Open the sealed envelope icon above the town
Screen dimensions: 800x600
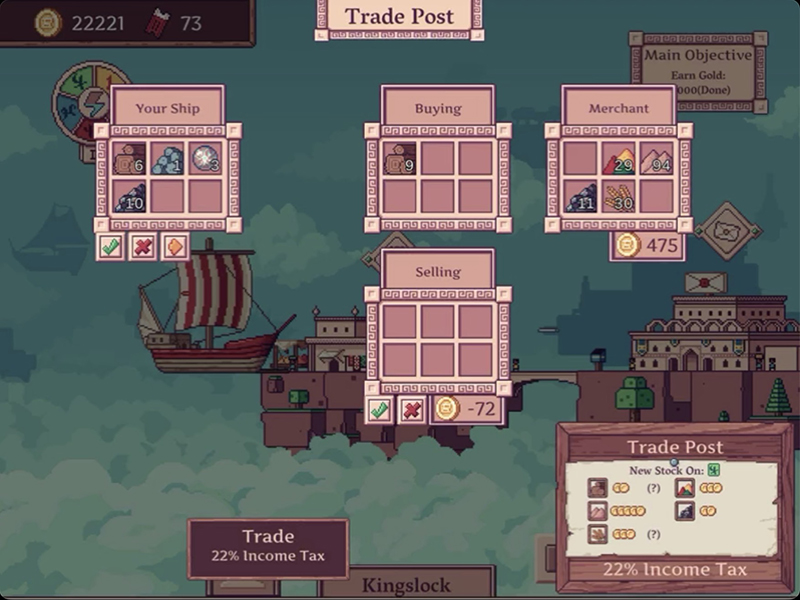pyautogui.click(x=706, y=282)
